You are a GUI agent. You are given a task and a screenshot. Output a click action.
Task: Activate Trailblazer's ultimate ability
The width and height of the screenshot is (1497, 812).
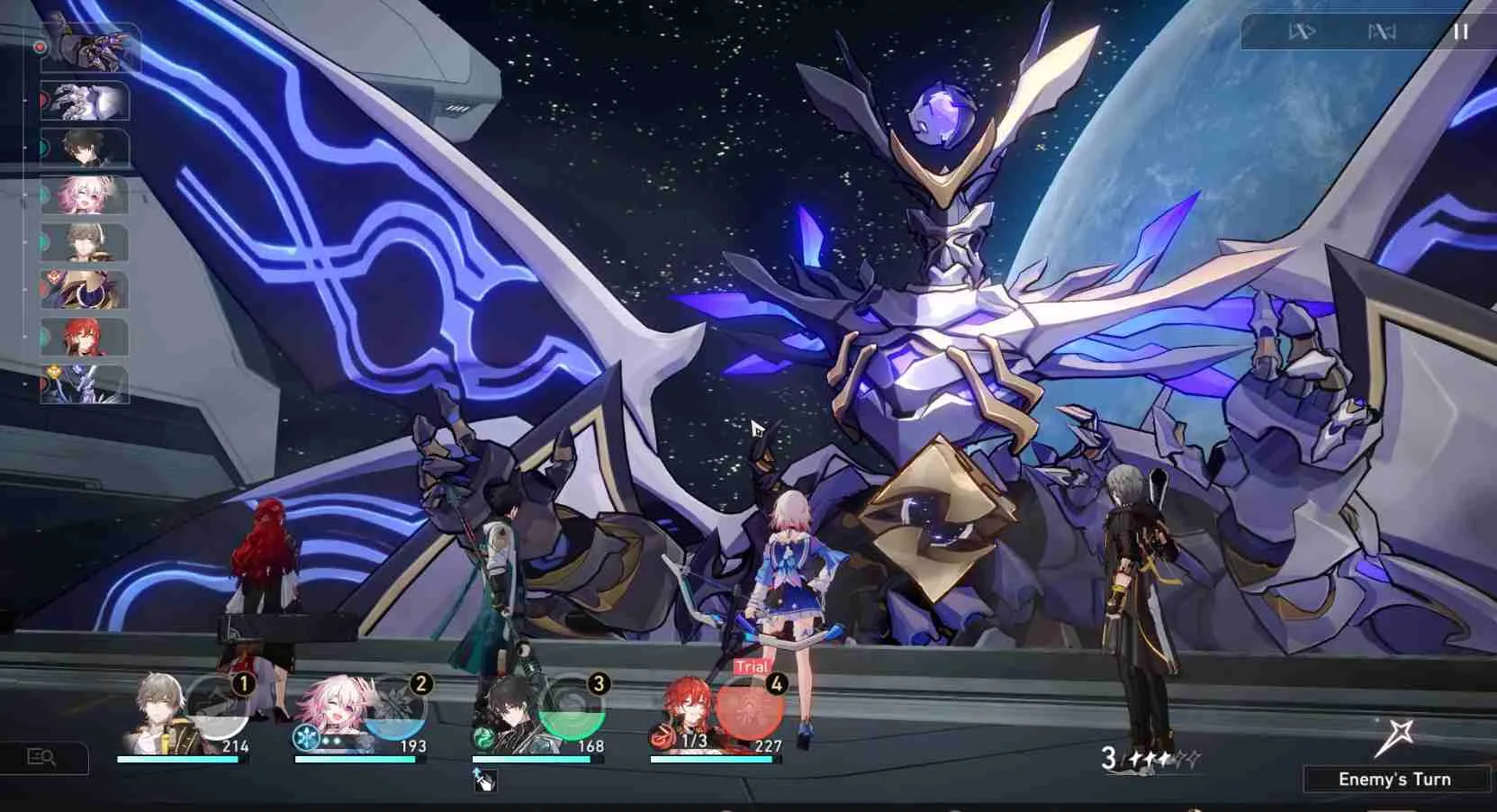216,706
